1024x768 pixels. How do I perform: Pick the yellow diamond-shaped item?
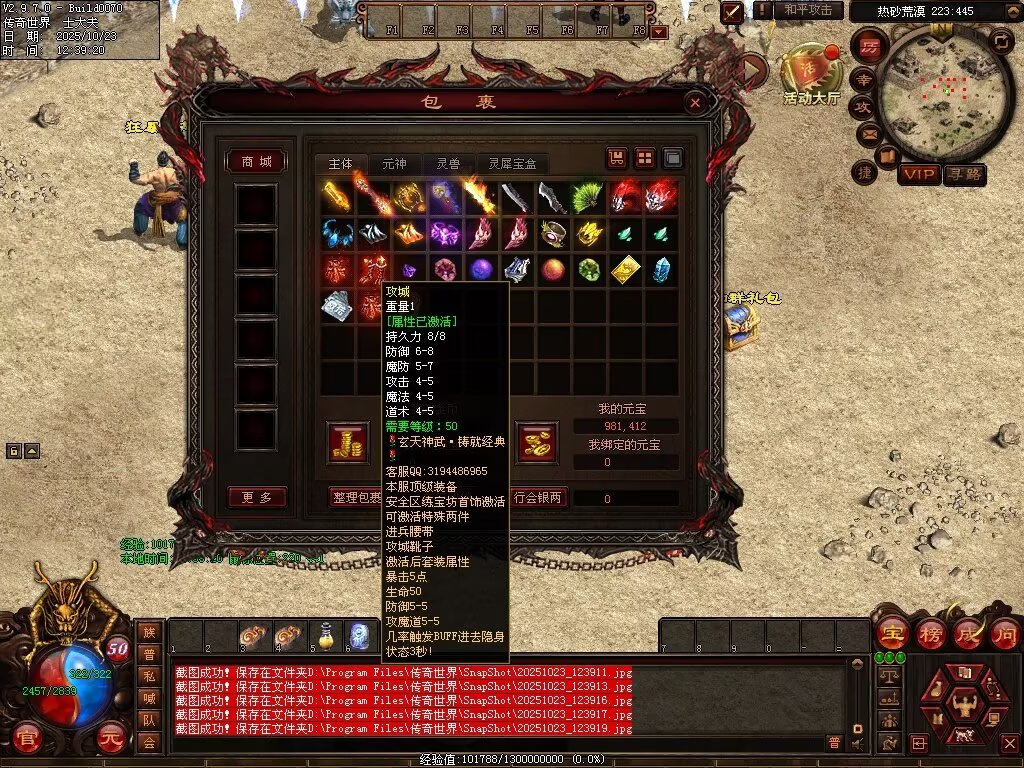pyautogui.click(x=625, y=270)
